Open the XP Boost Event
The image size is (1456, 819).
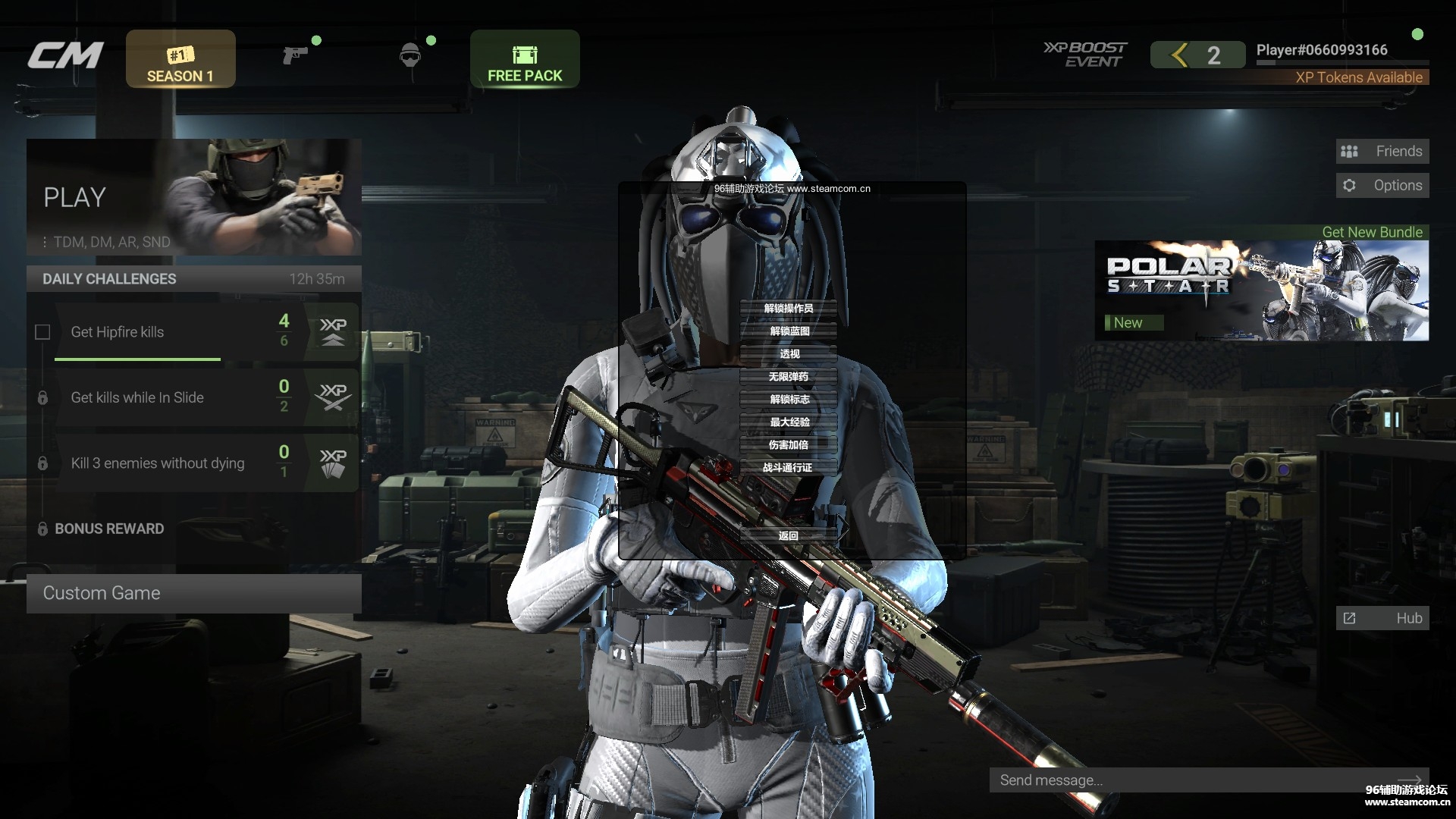[x=1085, y=55]
